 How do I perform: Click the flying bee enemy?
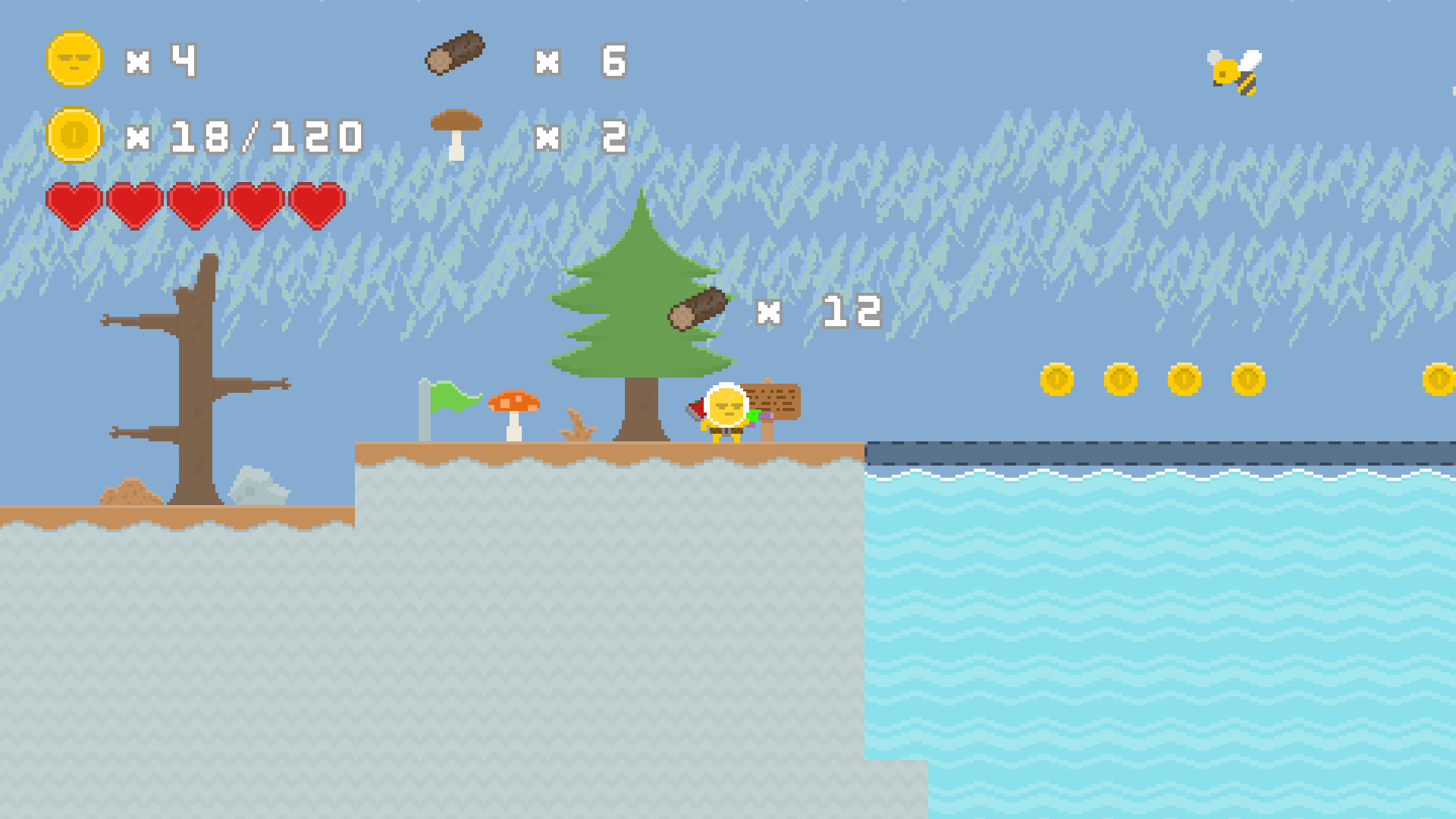tap(1232, 72)
